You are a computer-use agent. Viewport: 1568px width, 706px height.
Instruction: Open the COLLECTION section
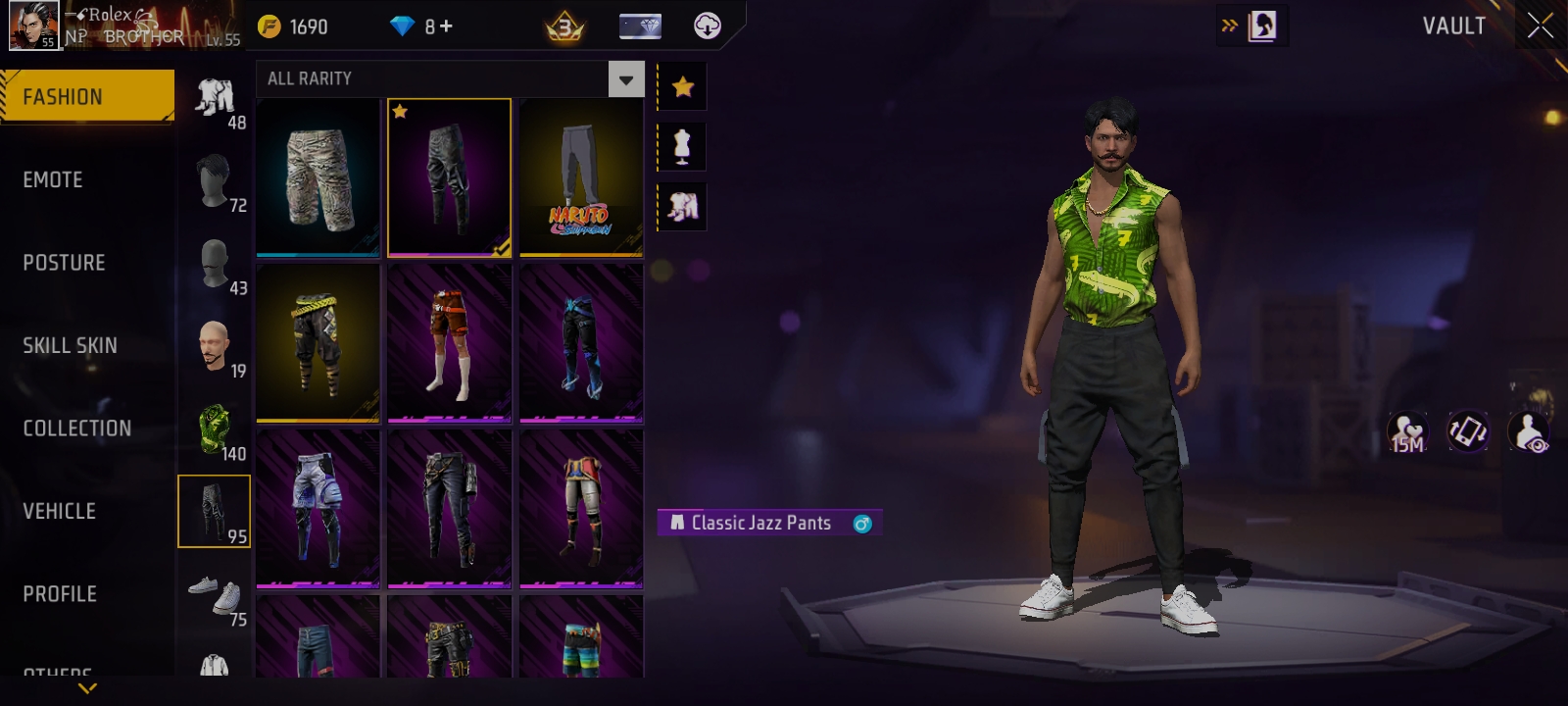click(x=78, y=429)
